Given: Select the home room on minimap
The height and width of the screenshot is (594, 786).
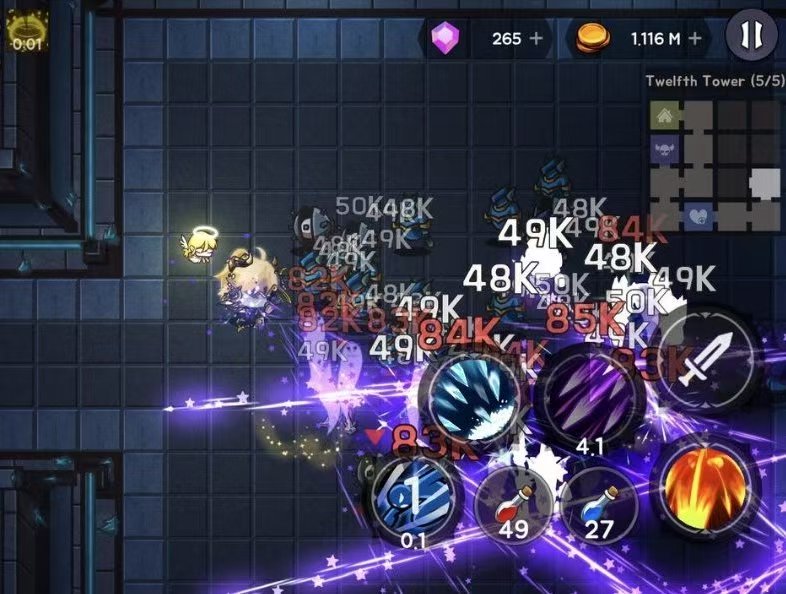Looking at the screenshot, I should (663, 117).
